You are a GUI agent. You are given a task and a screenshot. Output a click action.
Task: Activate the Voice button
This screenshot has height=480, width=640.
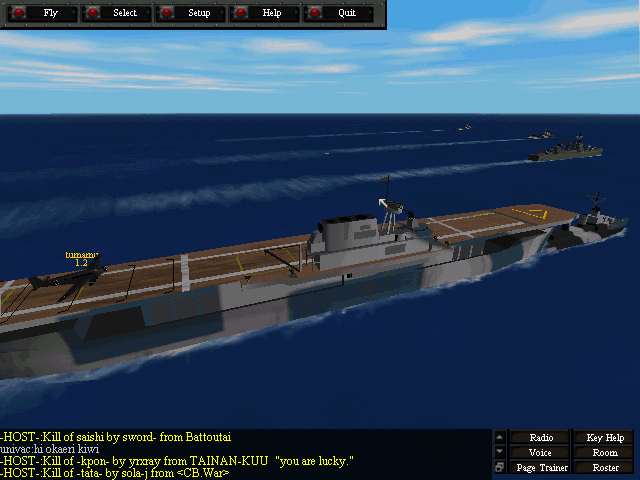[x=540, y=453]
